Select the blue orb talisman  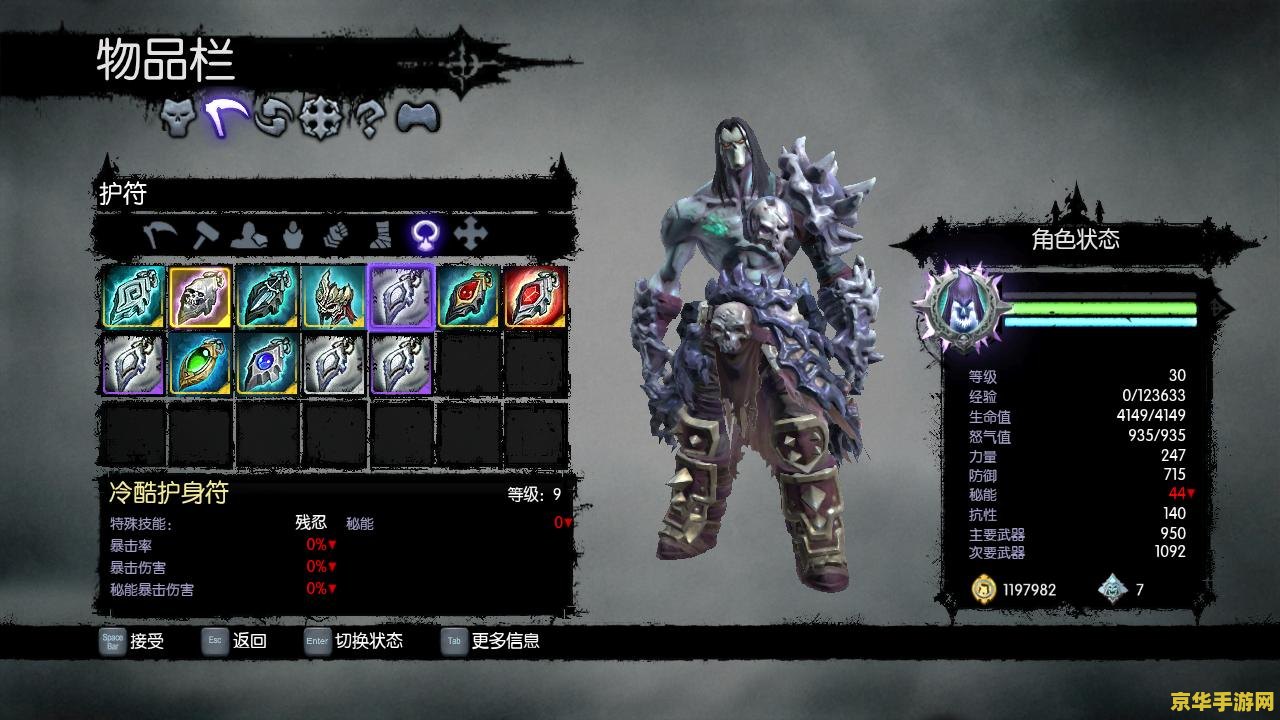[267, 364]
